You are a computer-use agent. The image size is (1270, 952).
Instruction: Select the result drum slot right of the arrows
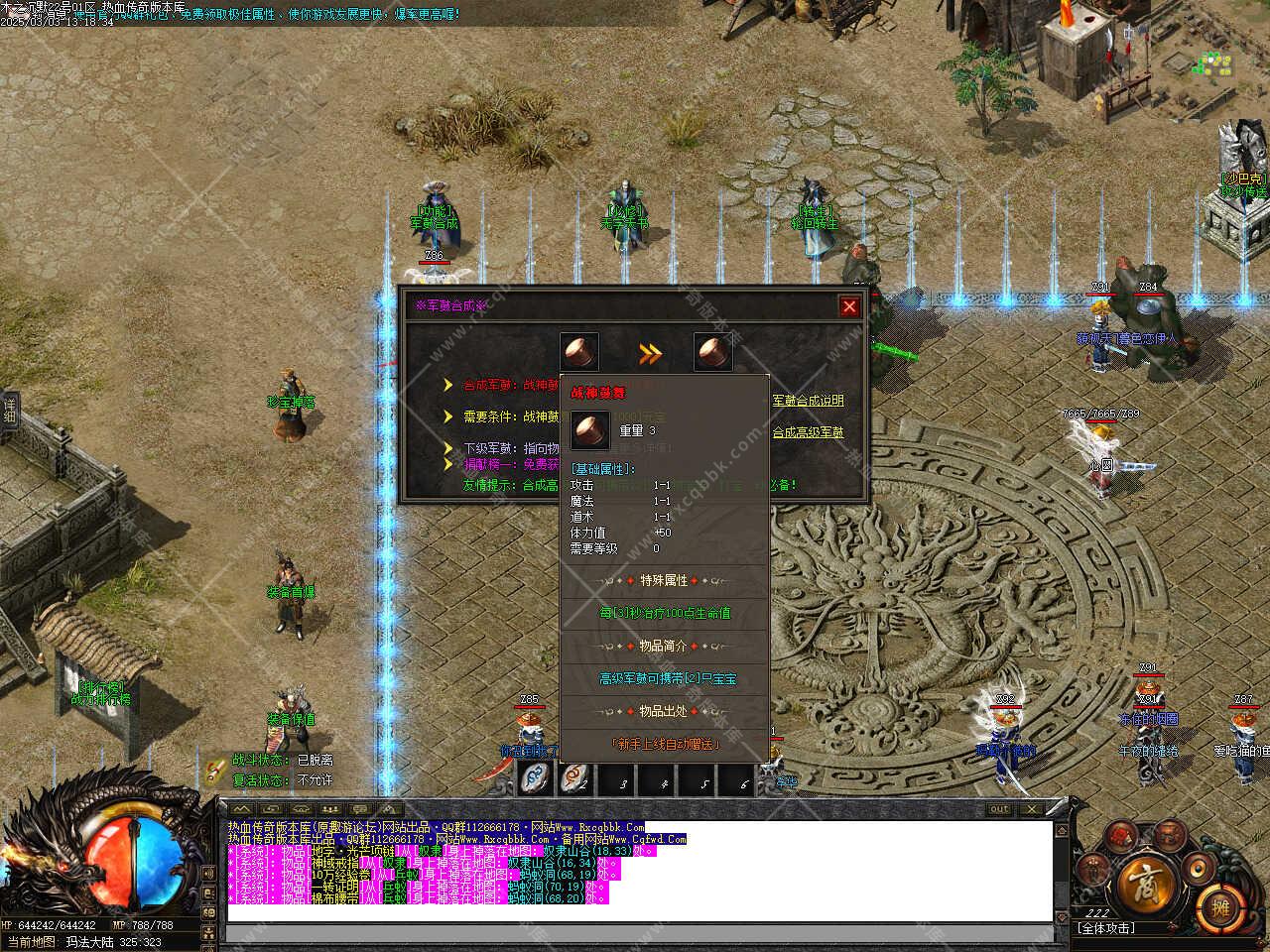[712, 352]
